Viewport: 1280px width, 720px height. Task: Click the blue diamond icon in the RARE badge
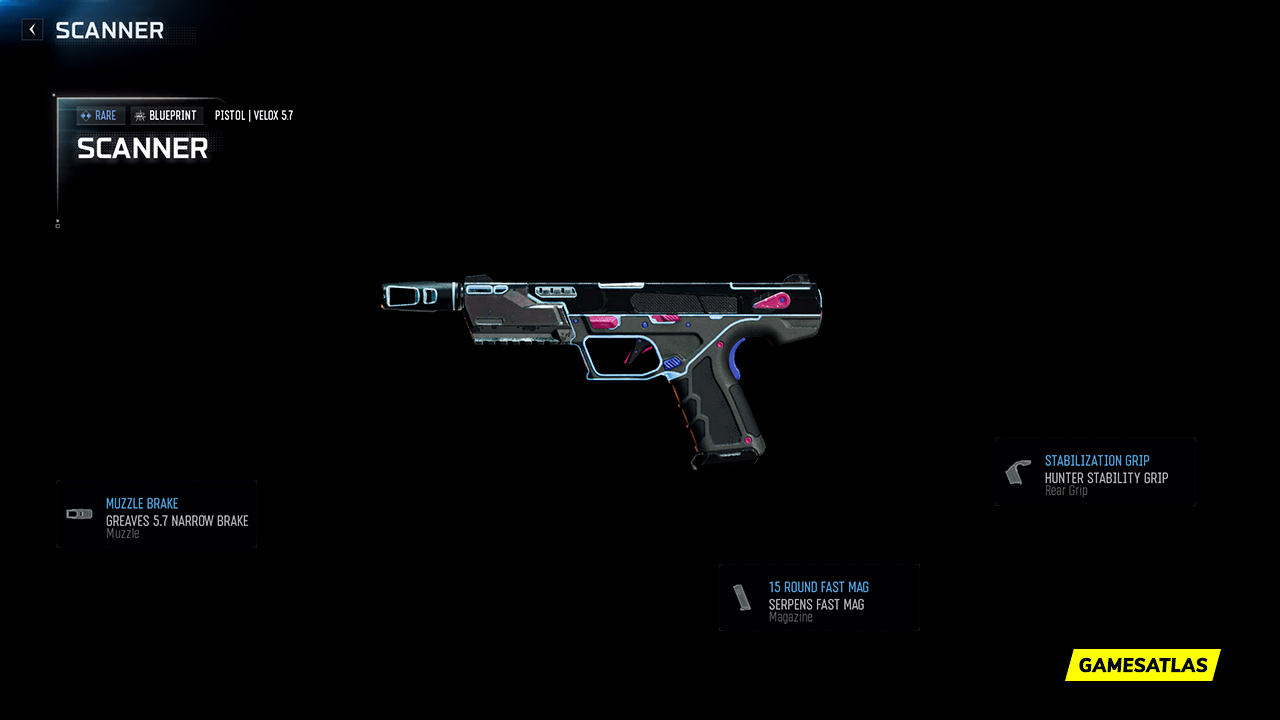tap(84, 115)
